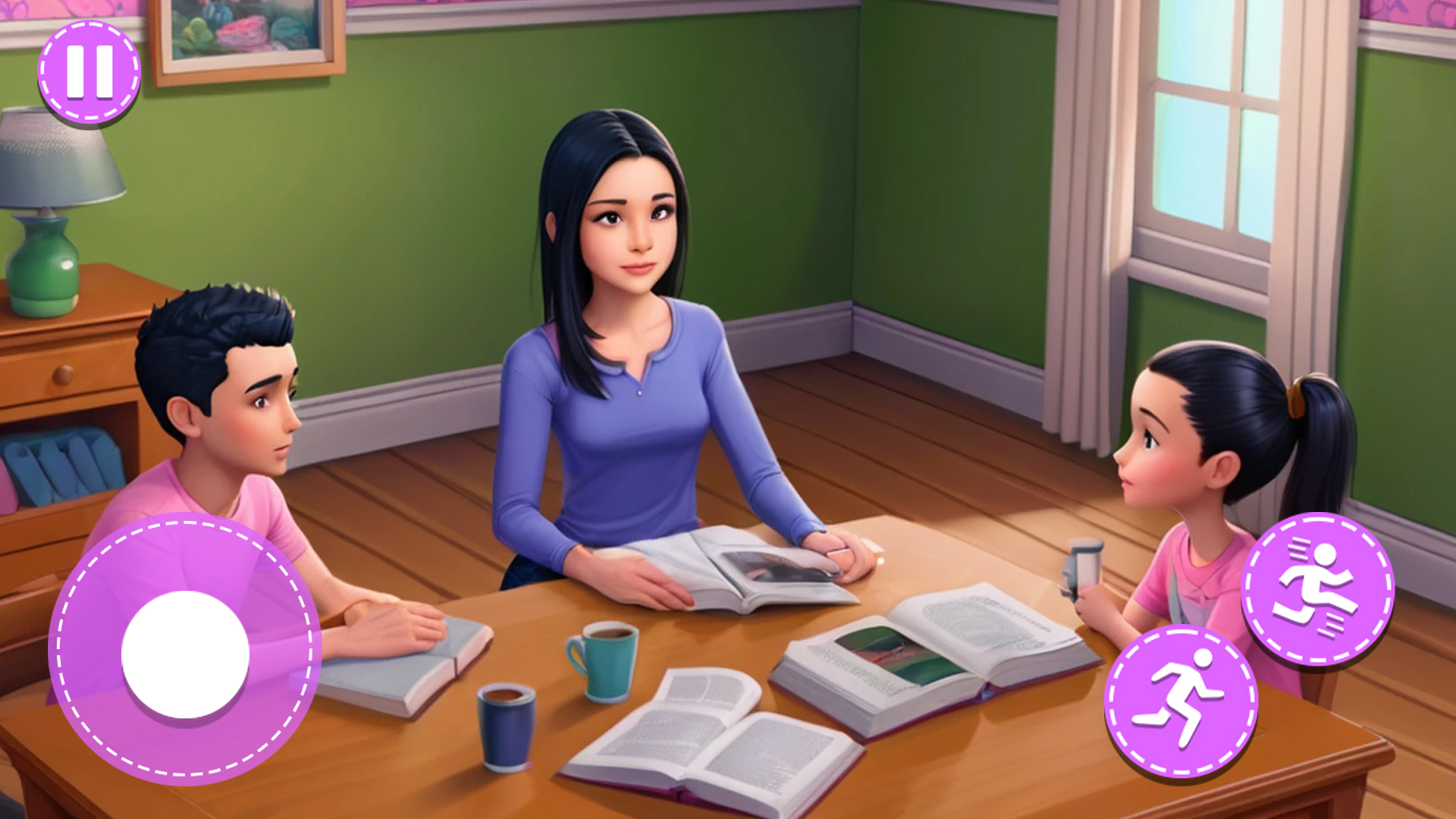Image resolution: width=1456 pixels, height=819 pixels.
Task: Tap the white pause bars
Action: click(87, 74)
